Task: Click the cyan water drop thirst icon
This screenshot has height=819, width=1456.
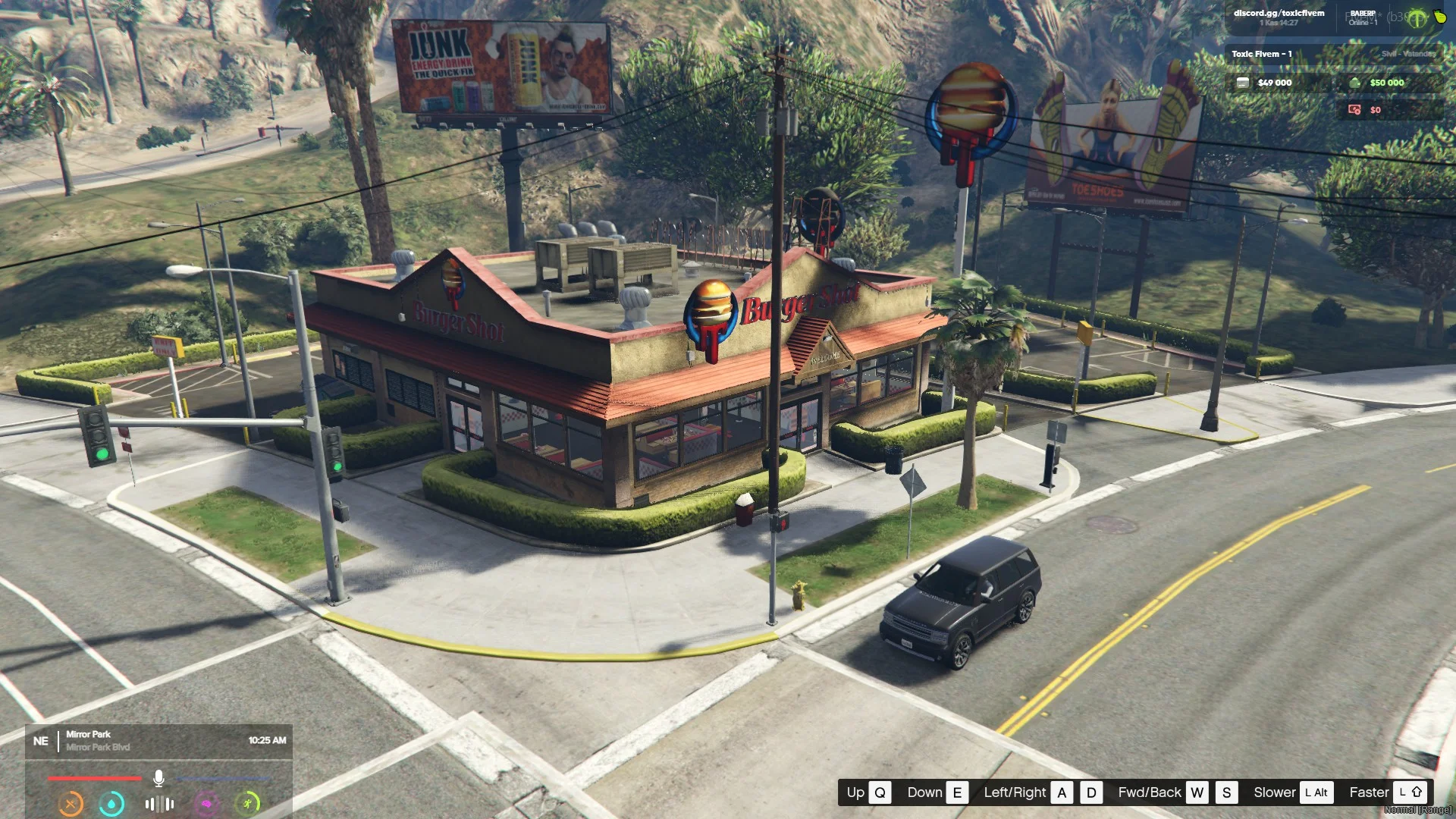Action: click(x=112, y=803)
